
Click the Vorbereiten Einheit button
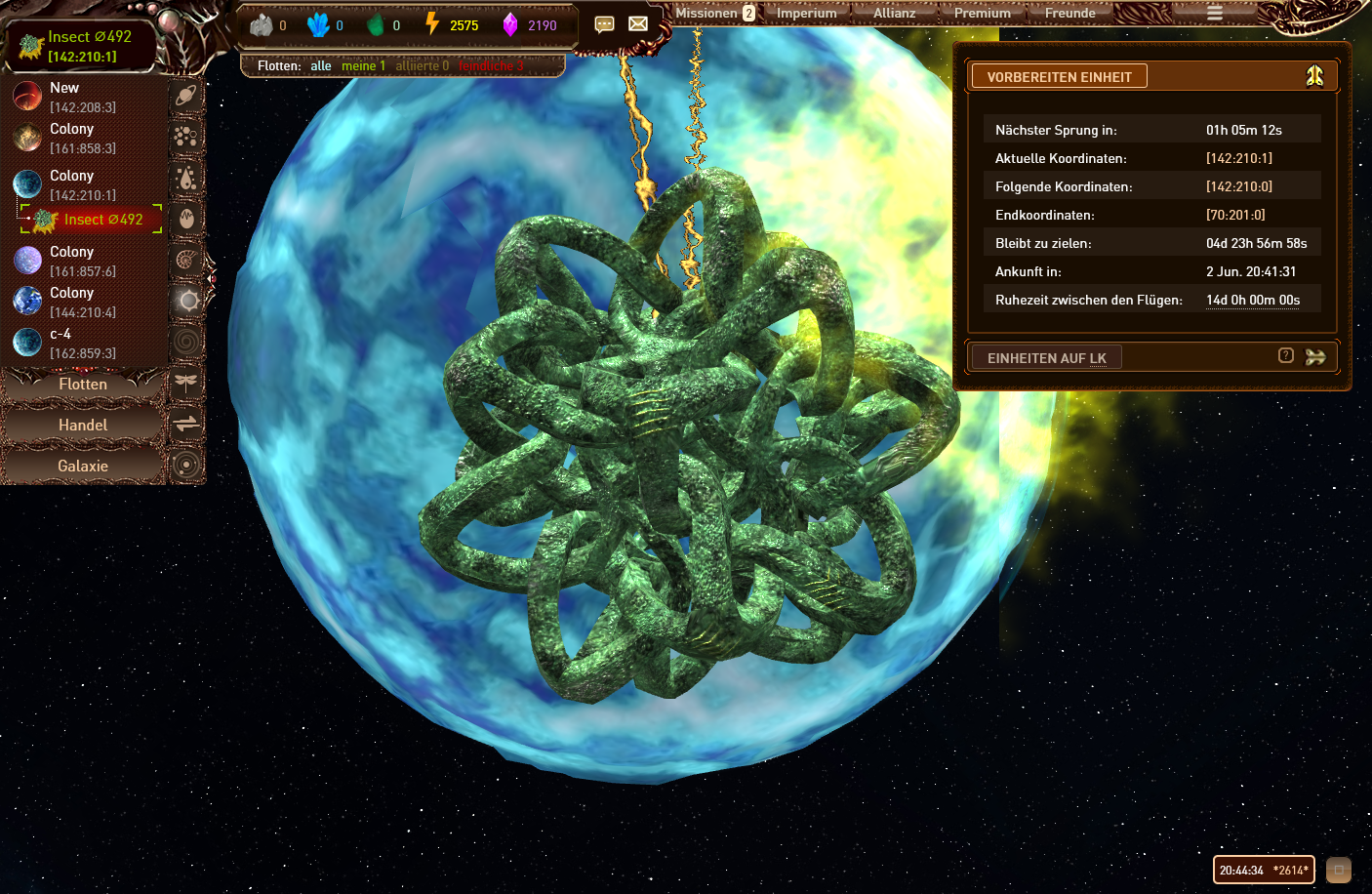[x=1059, y=77]
